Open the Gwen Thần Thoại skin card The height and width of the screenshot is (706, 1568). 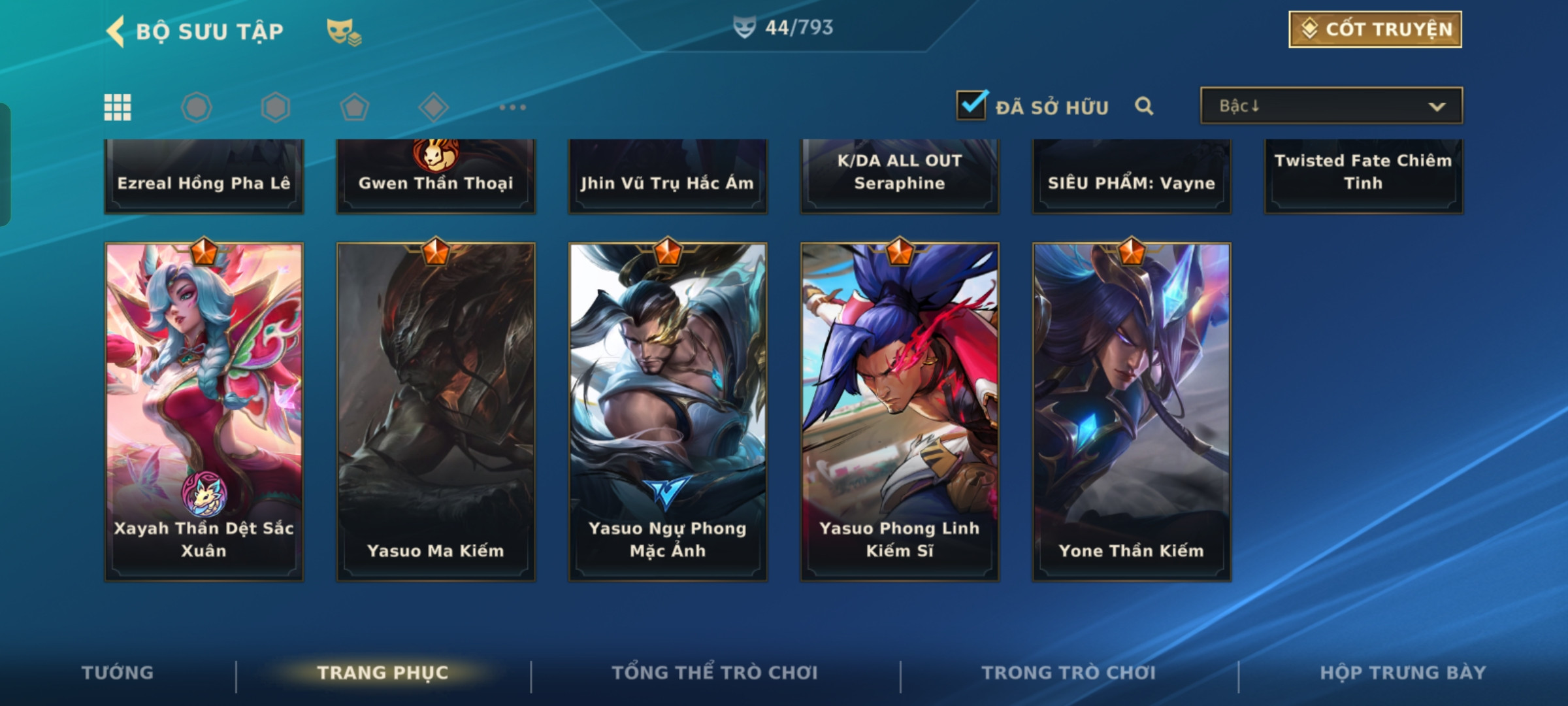(x=436, y=176)
